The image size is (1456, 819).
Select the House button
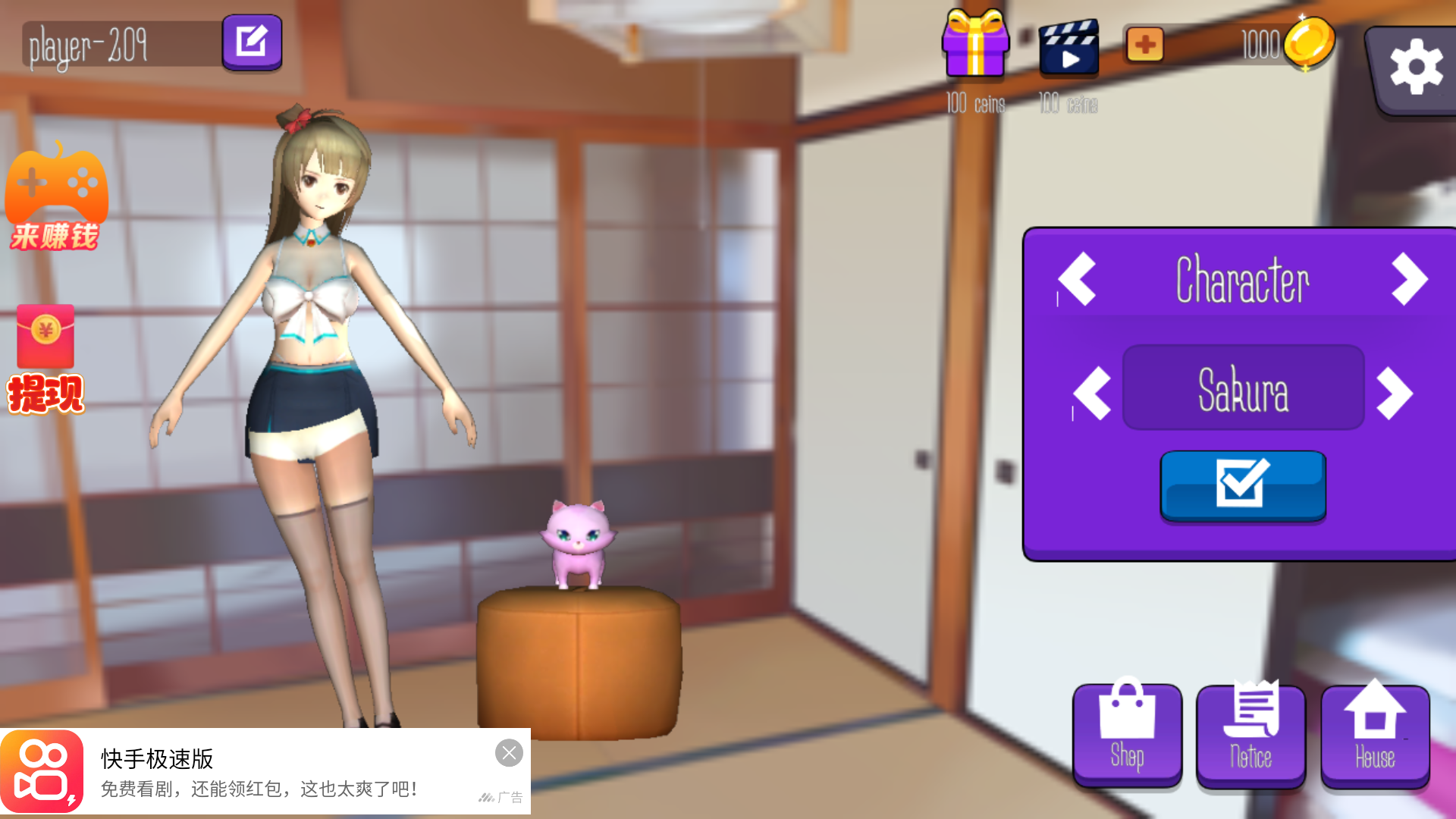[1376, 732]
